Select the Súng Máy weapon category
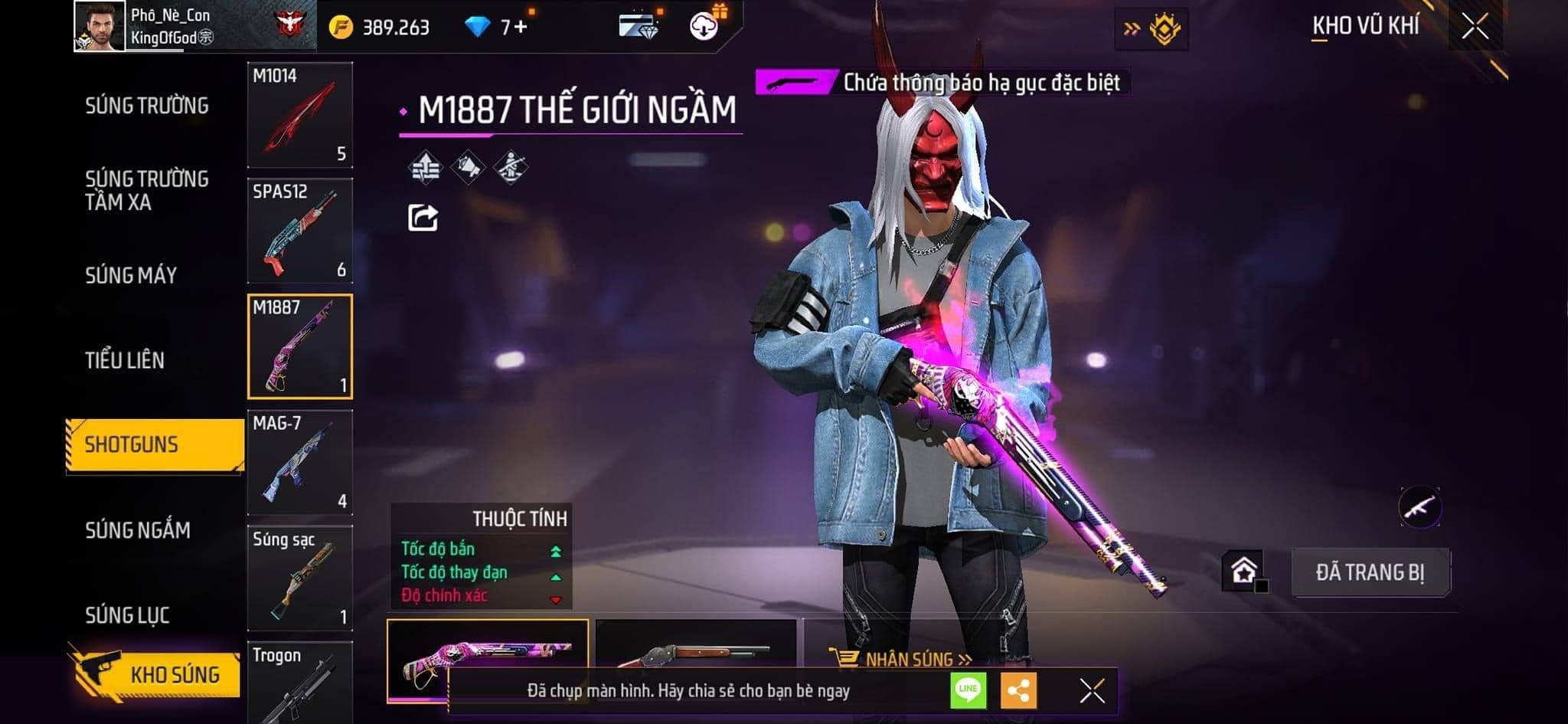Viewport: 1568px width, 724px height. [x=131, y=275]
